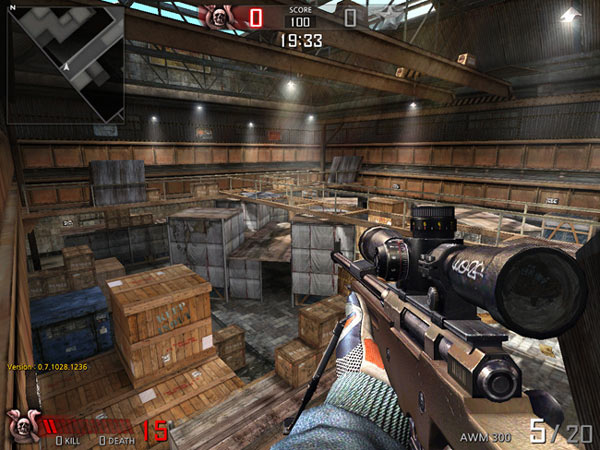600x450 pixels.
Task: Select the AWM 300 weapon label
Action: pyautogui.click(x=484, y=437)
